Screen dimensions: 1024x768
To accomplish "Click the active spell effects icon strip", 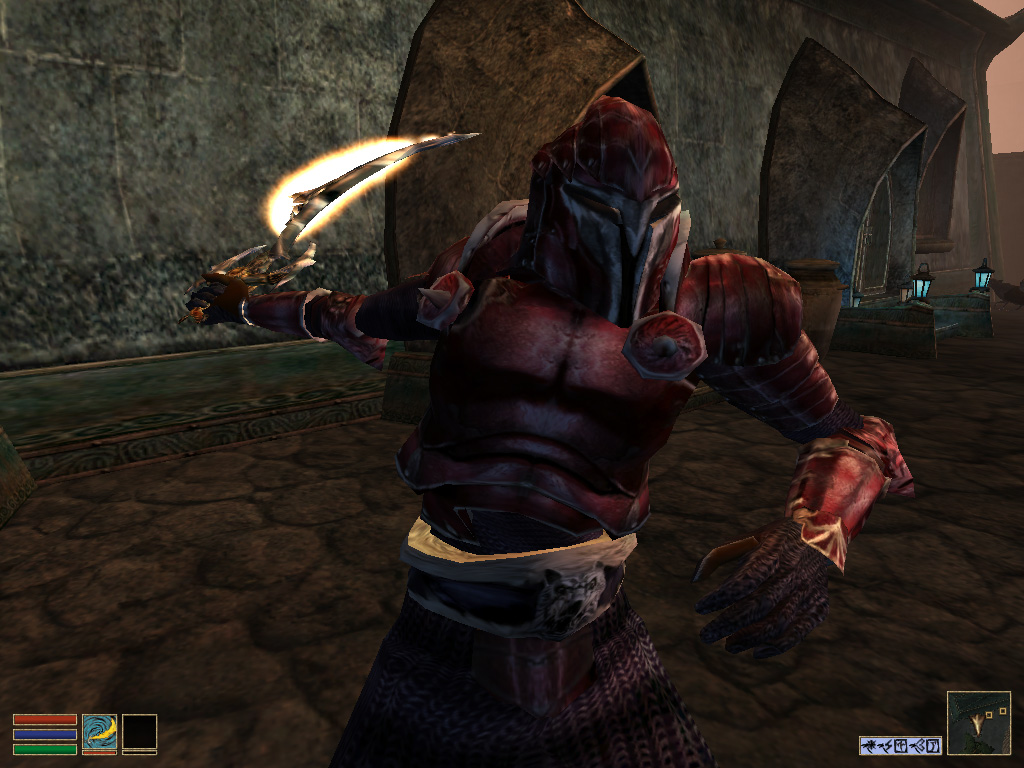I will click(900, 745).
